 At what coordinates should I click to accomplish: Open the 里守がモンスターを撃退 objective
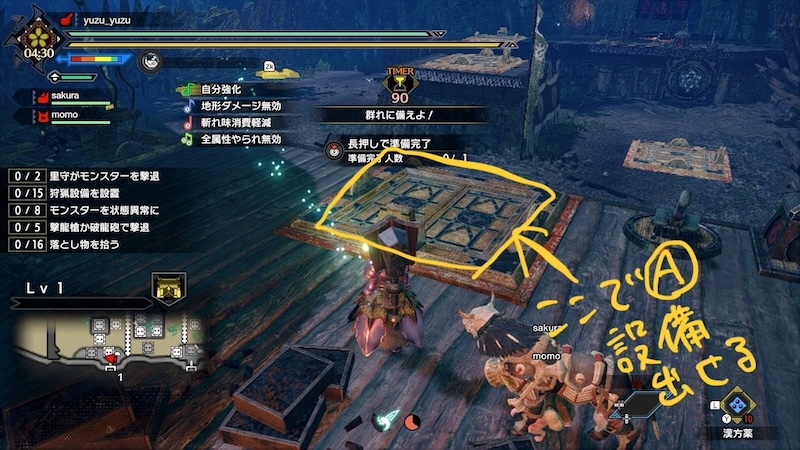[x=88, y=175]
